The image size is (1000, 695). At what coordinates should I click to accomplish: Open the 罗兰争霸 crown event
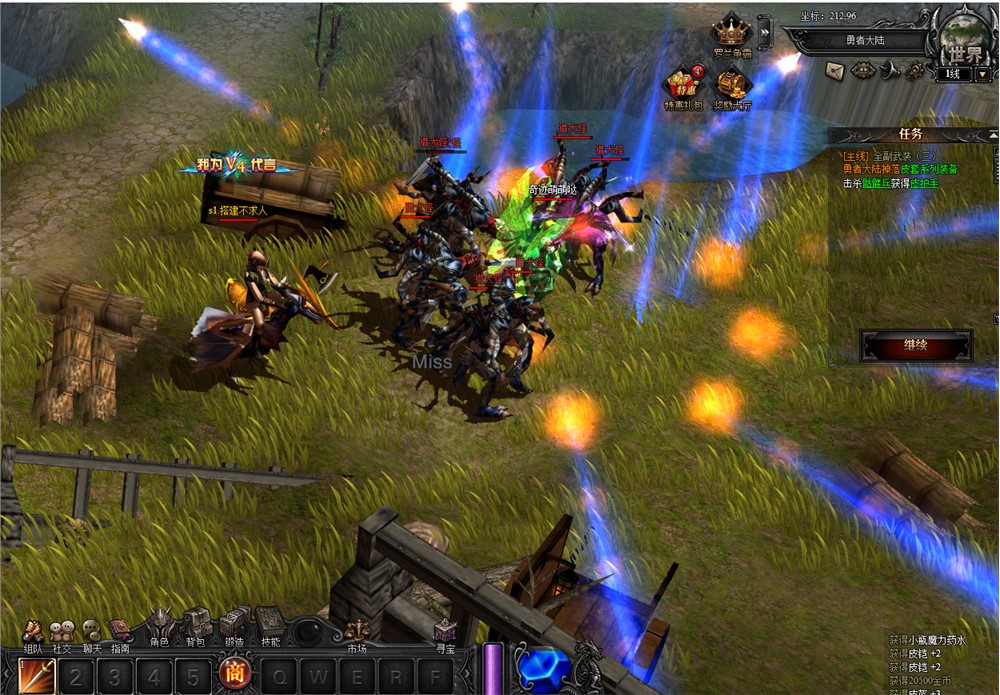click(x=731, y=33)
